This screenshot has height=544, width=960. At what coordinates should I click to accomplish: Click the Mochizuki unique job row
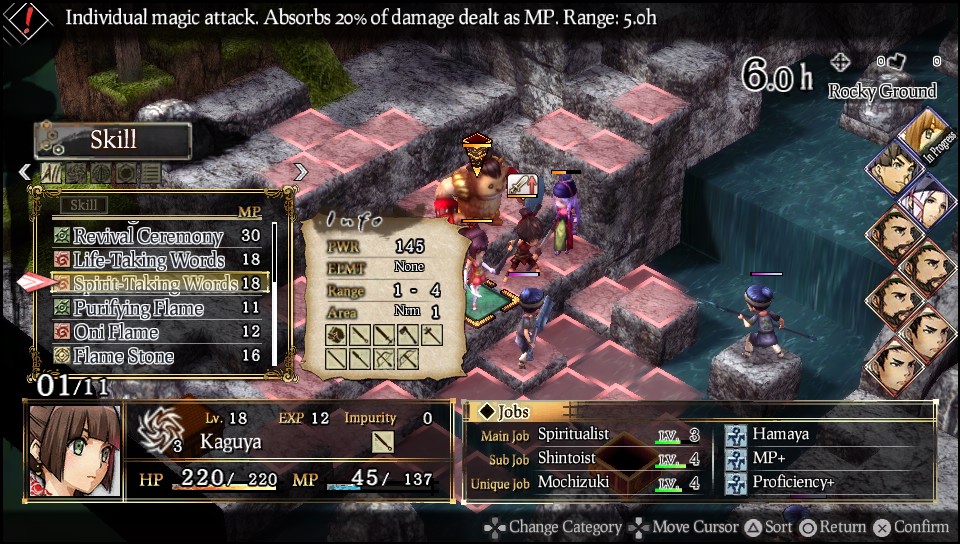click(x=574, y=483)
